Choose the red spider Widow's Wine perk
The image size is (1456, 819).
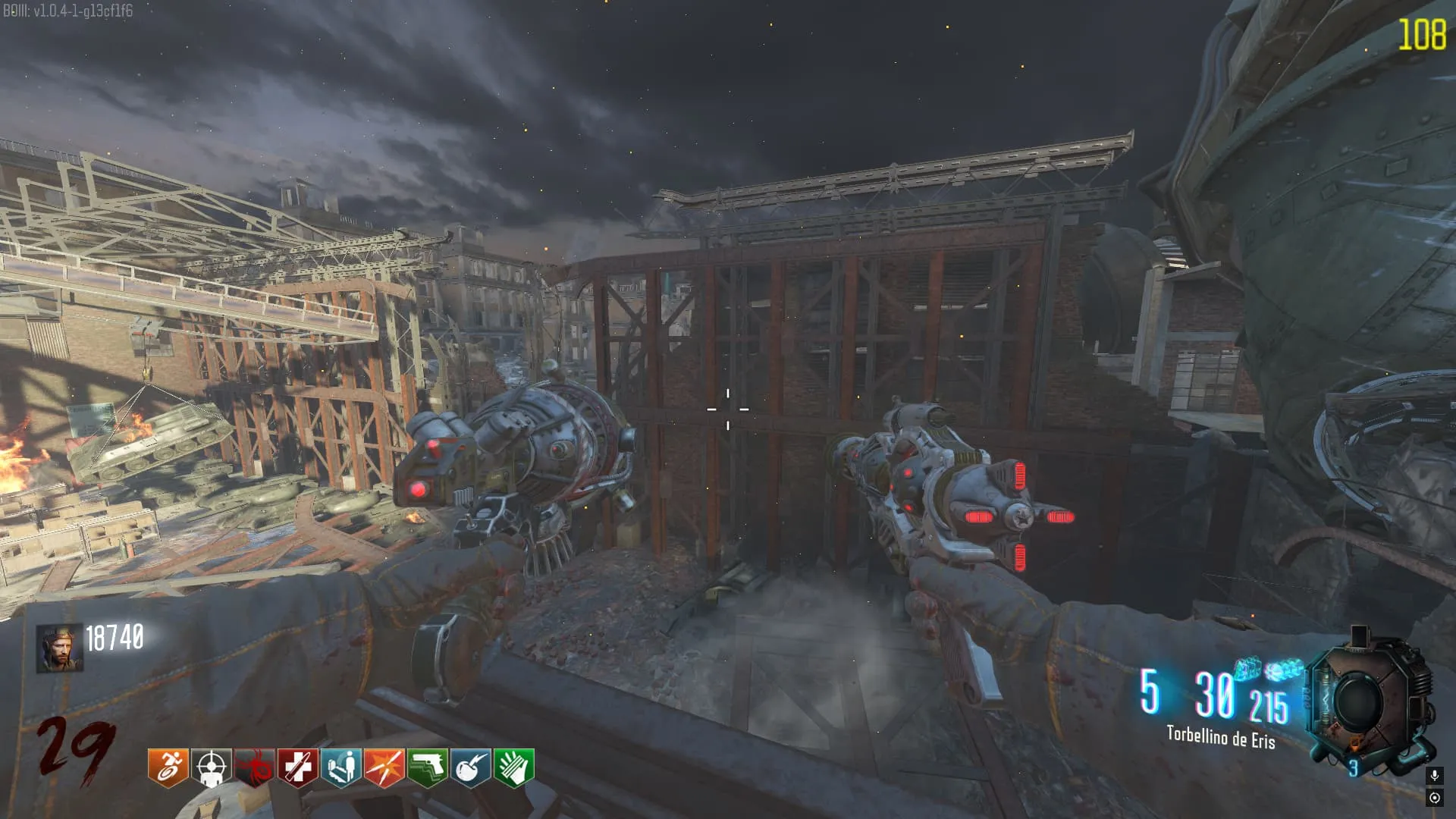coord(254,767)
